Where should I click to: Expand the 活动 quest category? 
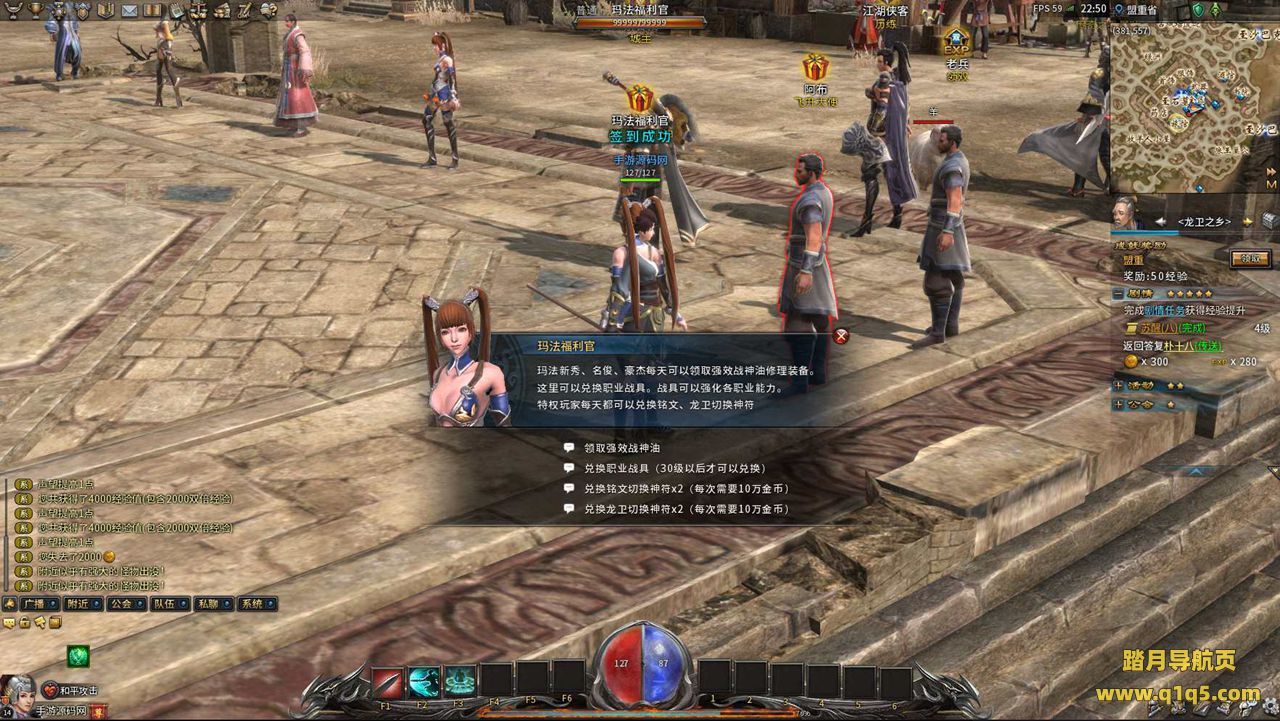(x=1118, y=385)
